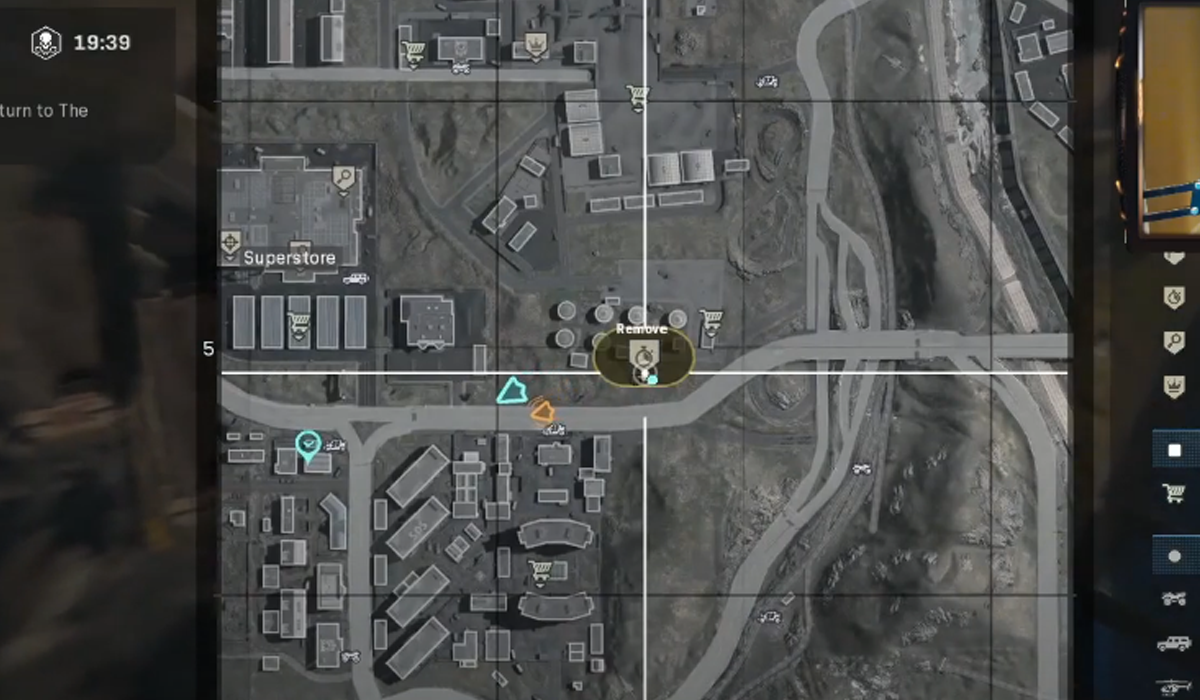Screen dimensions: 1200x700
Task: Select the cyan player arrow on the road
Action: 512,391
